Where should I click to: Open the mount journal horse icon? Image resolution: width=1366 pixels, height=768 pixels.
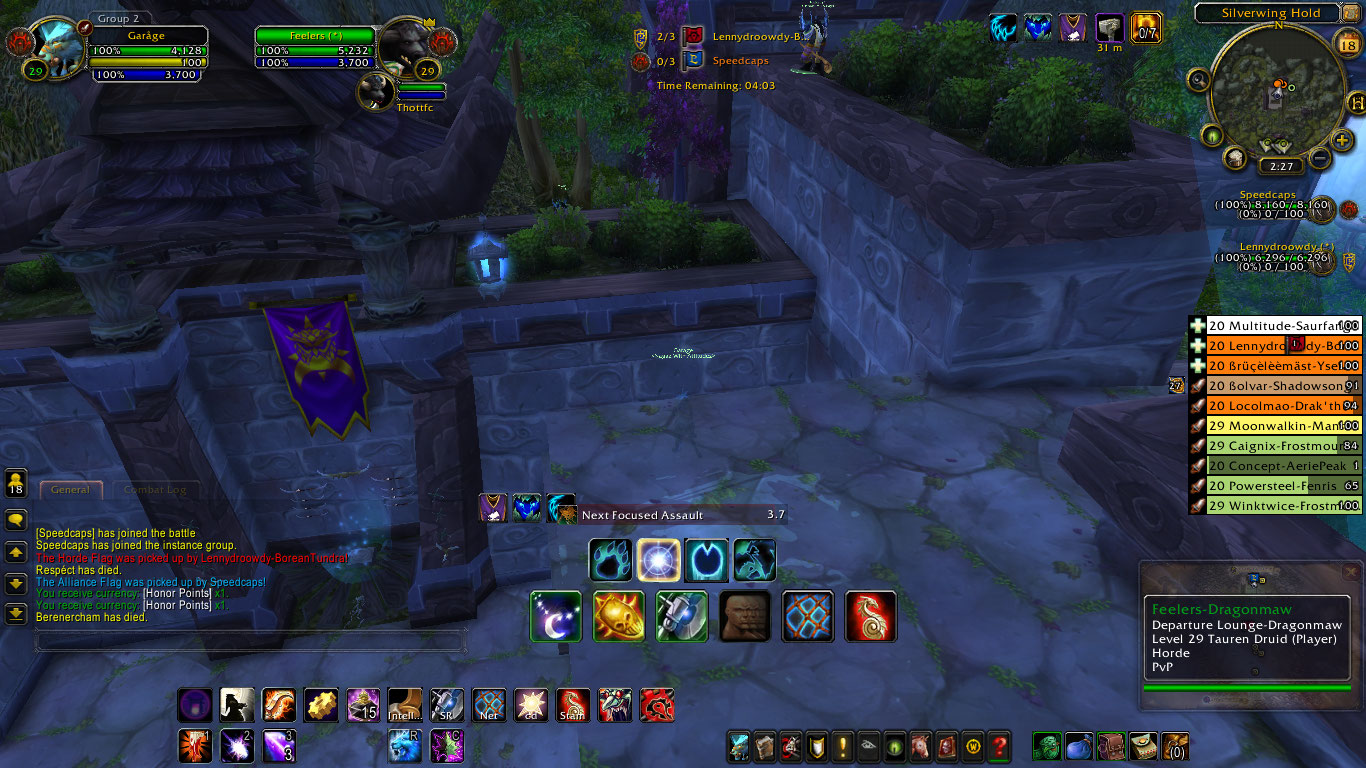coord(920,746)
